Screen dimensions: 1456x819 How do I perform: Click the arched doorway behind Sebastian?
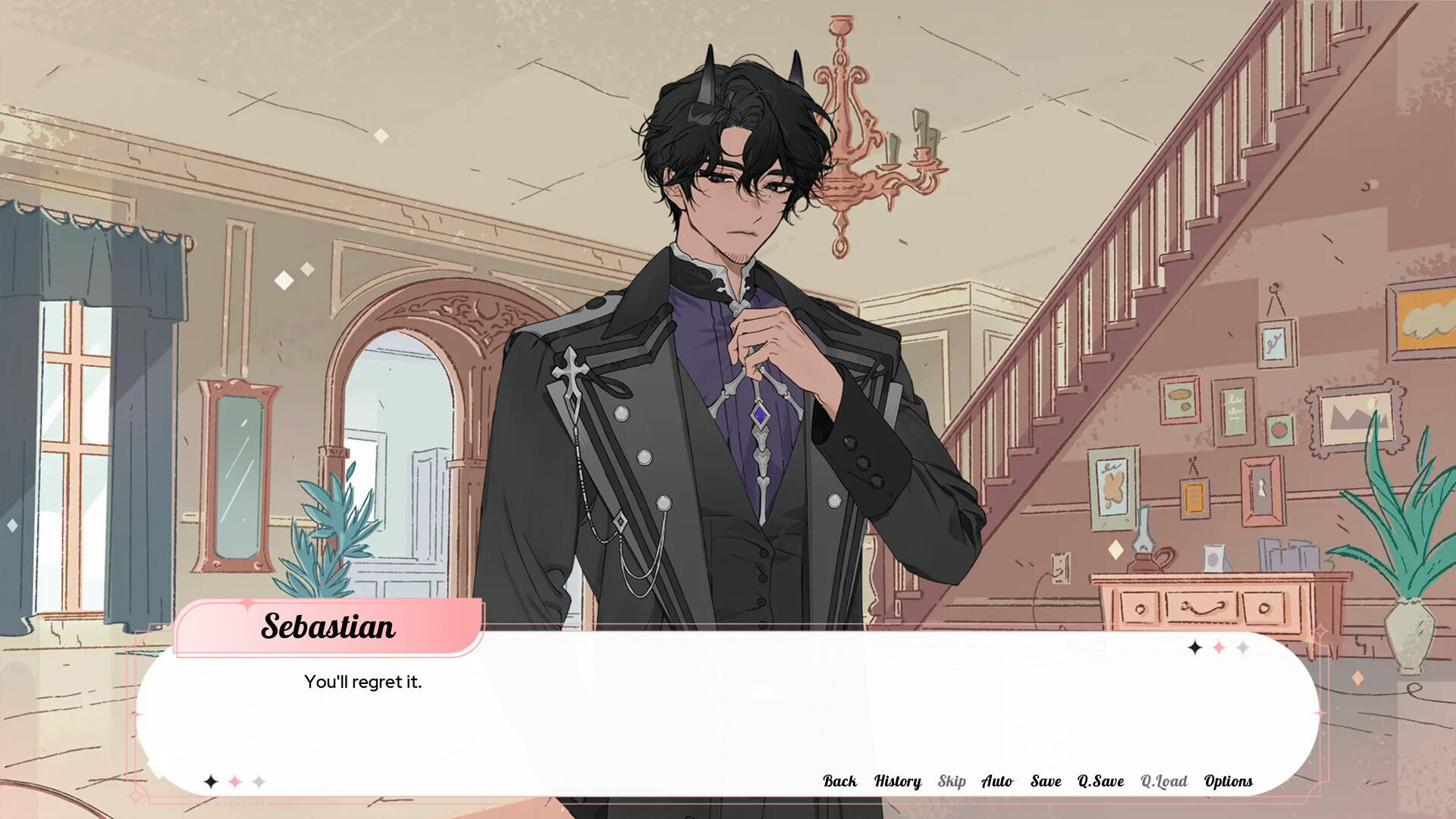402,425
